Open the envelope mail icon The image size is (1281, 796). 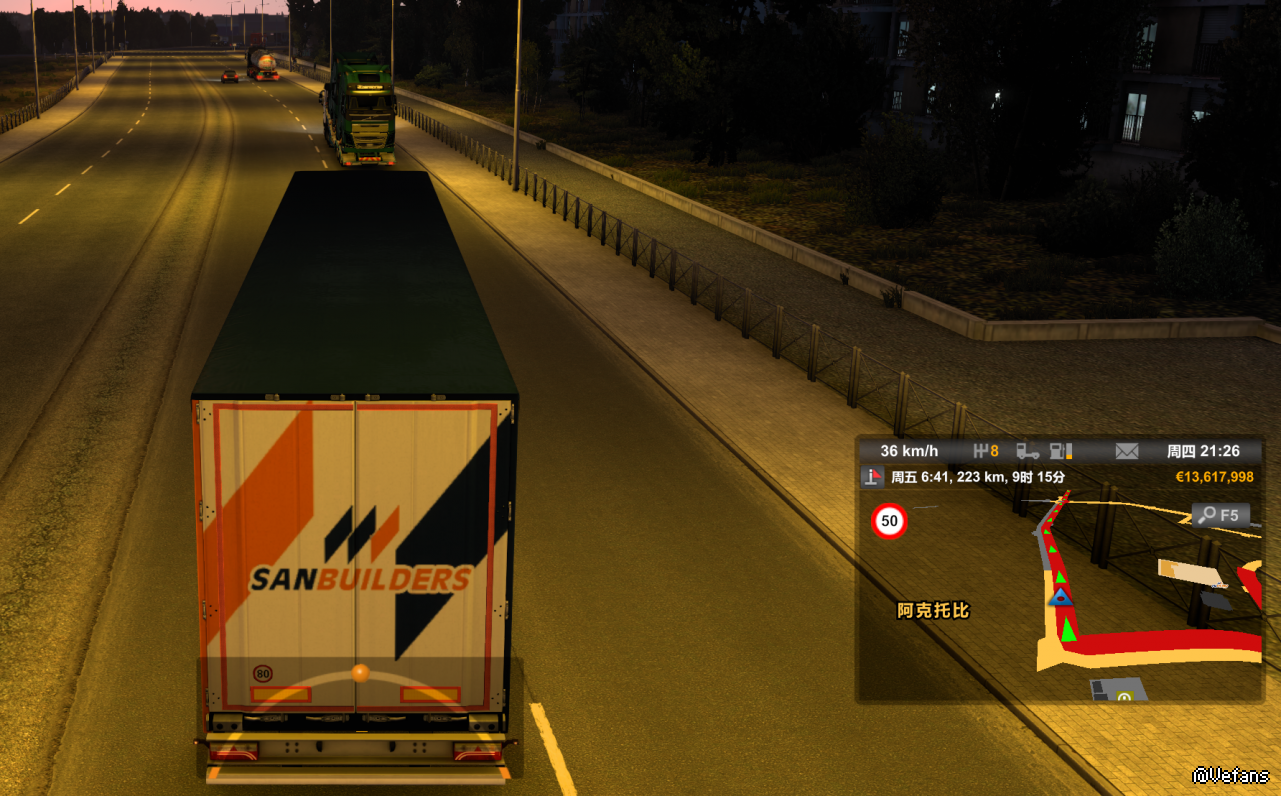[x=1127, y=451]
